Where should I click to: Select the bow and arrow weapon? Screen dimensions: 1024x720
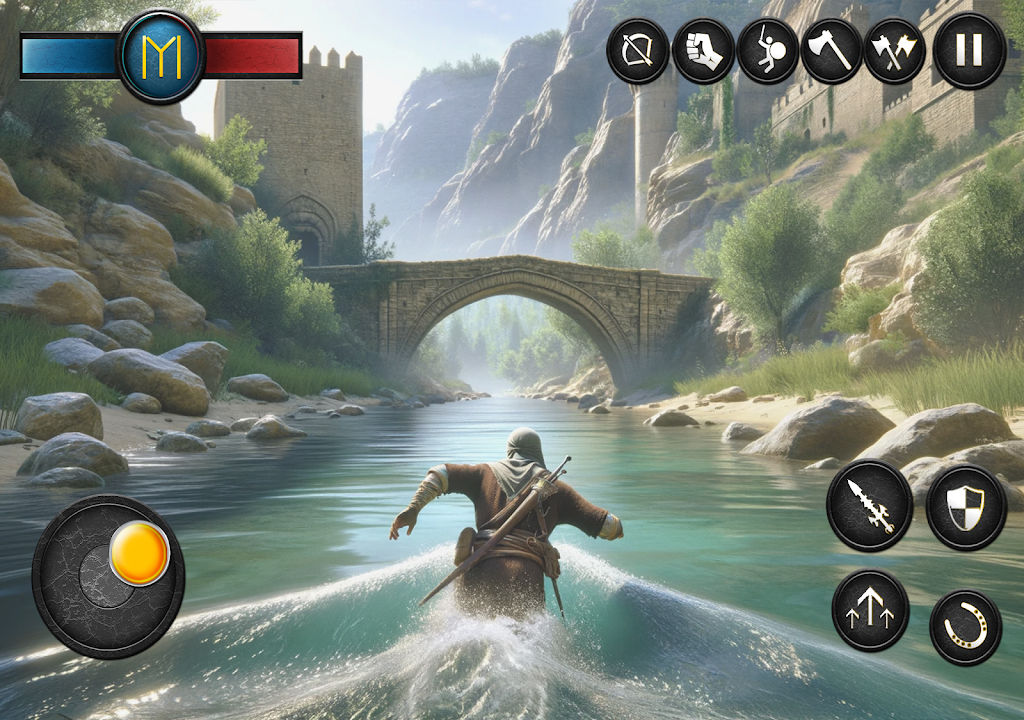point(638,51)
